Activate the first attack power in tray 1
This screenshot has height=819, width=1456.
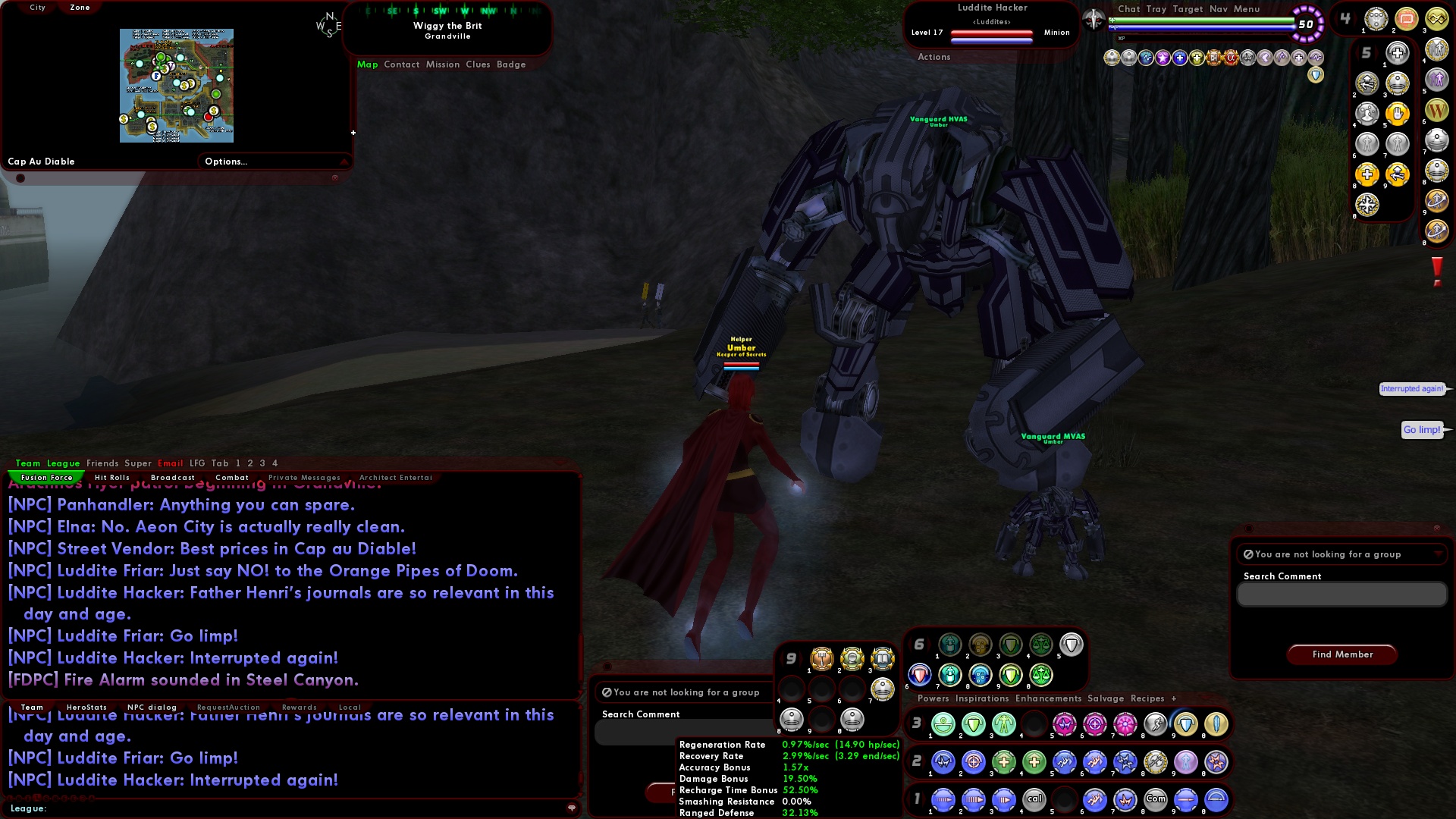click(x=943, y=800)
